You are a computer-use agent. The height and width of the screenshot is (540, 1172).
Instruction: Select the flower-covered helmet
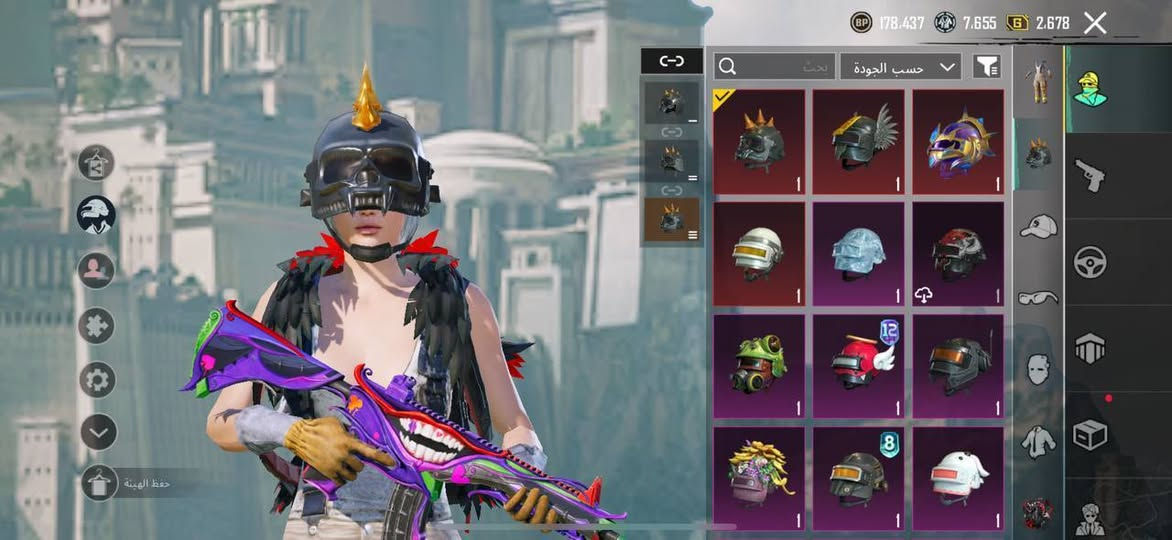tap(758, 477)
